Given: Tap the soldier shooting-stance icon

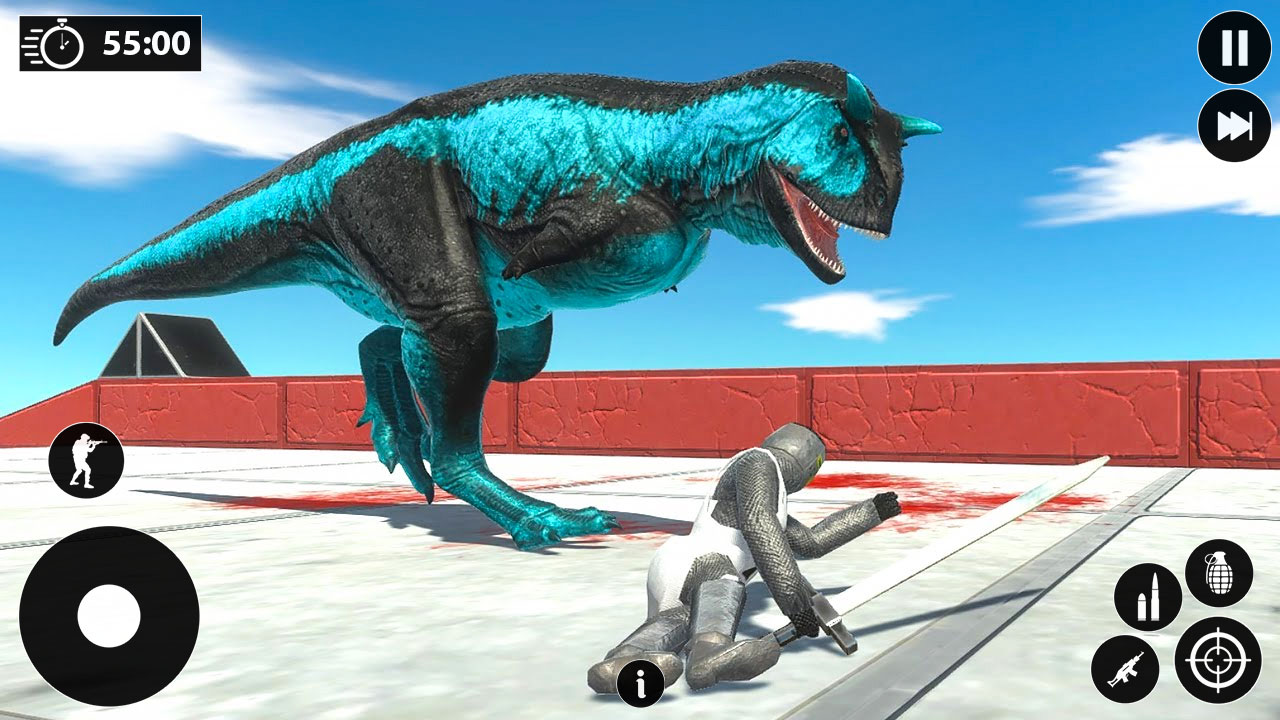Looking at the screenshot, I should point(88,459).
